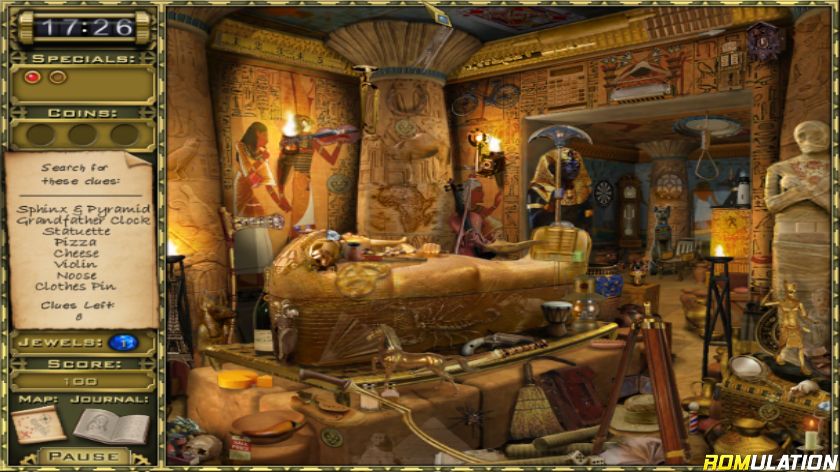Viewport: 840px width, 472px height.
Task: Pick the Clothes Pin clue entry
Action: [x=75, y=286]
